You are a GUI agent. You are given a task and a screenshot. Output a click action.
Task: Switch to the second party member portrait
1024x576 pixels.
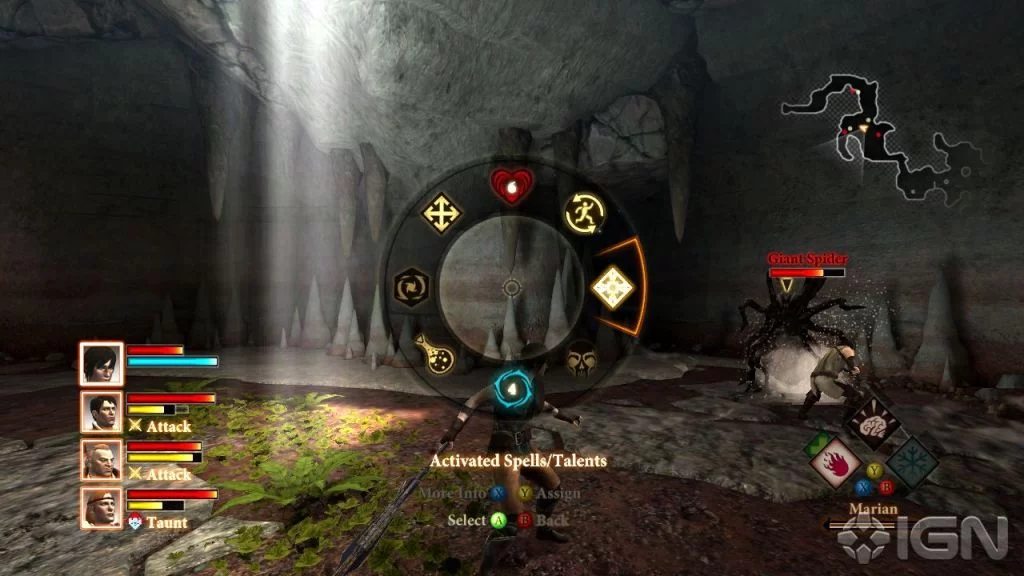tap(102, 411)
